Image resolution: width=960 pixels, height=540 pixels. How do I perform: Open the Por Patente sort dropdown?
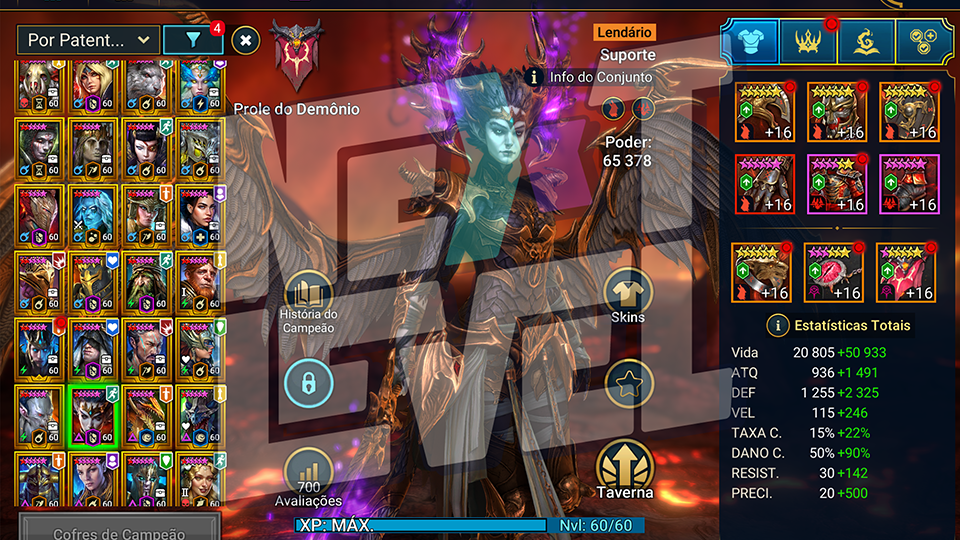(88, 40)
